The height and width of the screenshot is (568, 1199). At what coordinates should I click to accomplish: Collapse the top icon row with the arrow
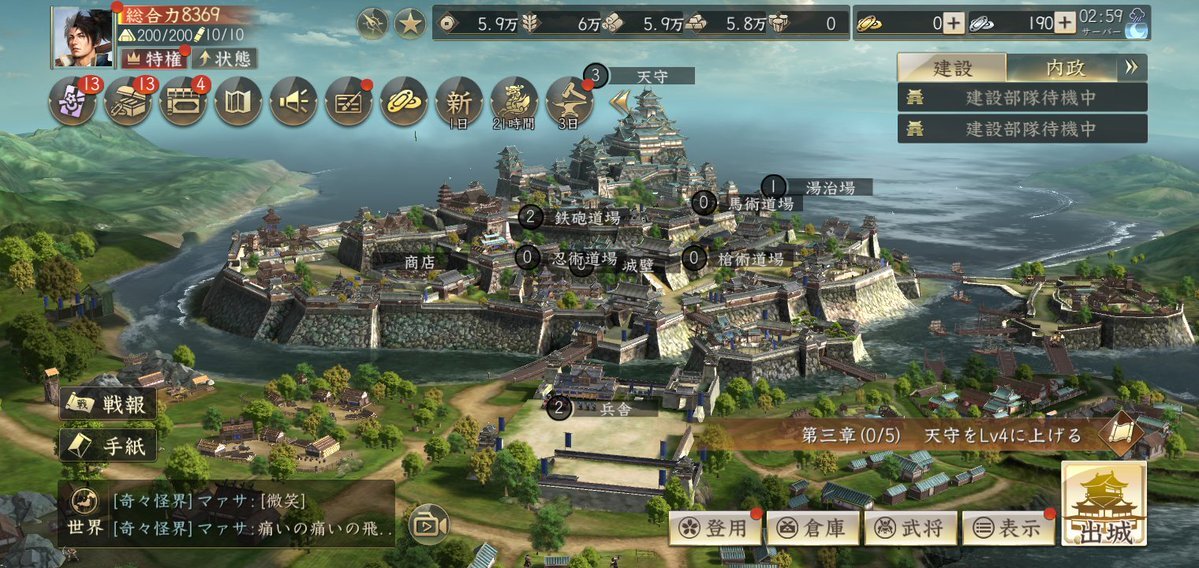click(620, 101)
